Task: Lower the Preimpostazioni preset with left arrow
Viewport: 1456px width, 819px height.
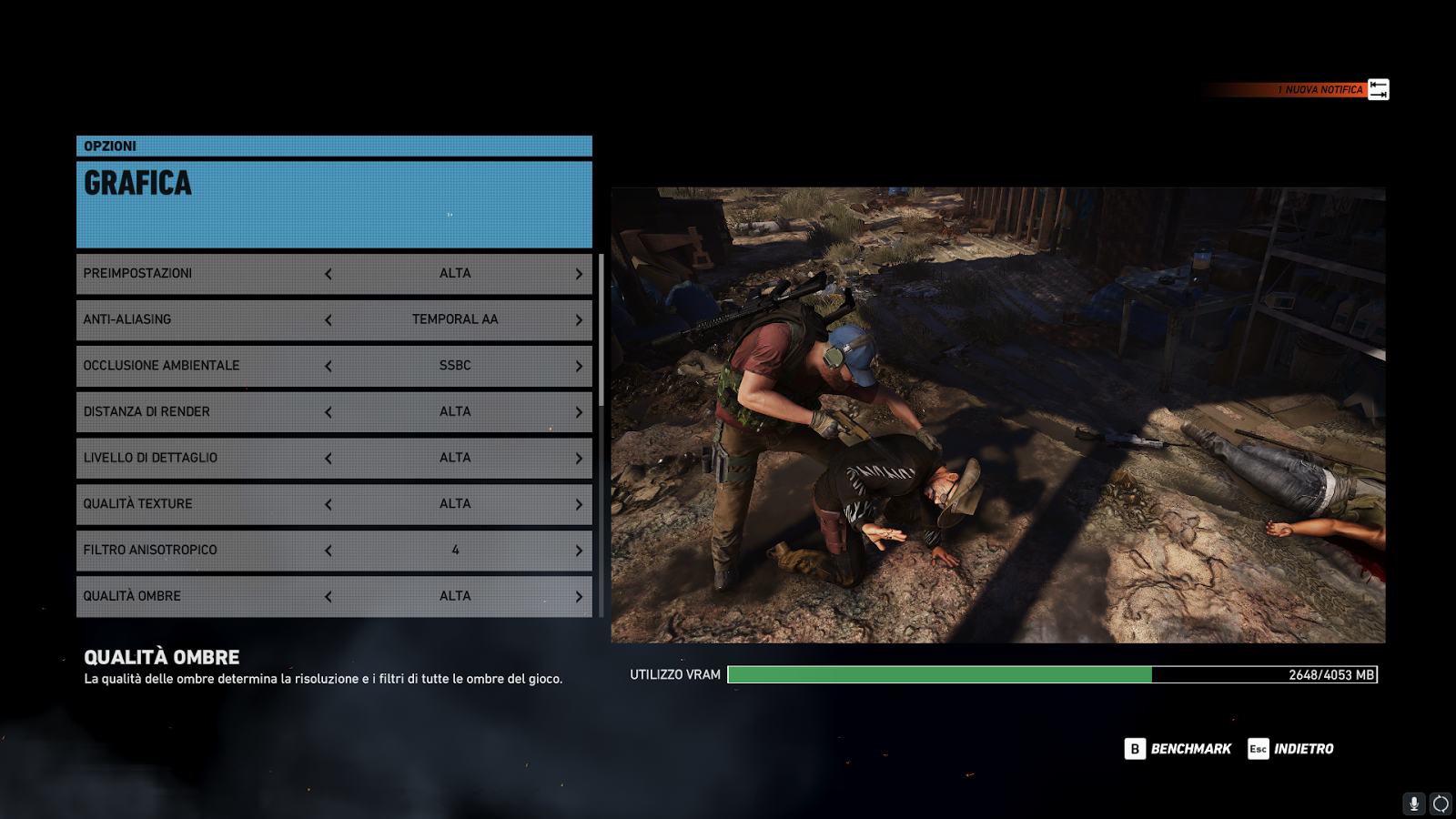Action: (329, 274)
